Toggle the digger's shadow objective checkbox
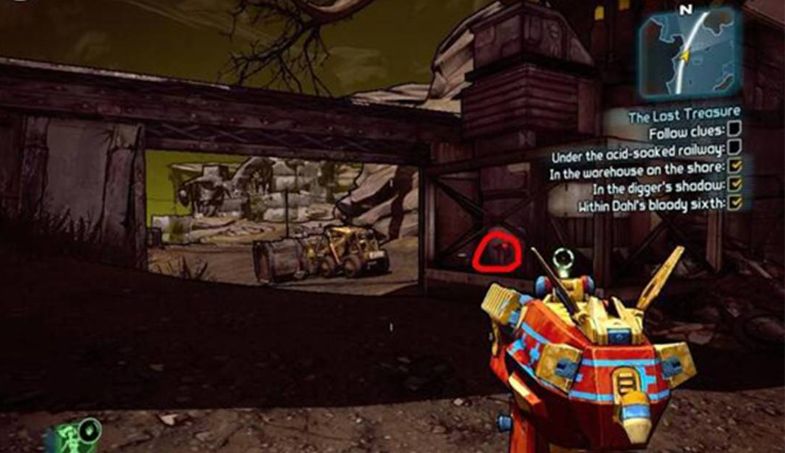785x453 pixels. (735, 186)
